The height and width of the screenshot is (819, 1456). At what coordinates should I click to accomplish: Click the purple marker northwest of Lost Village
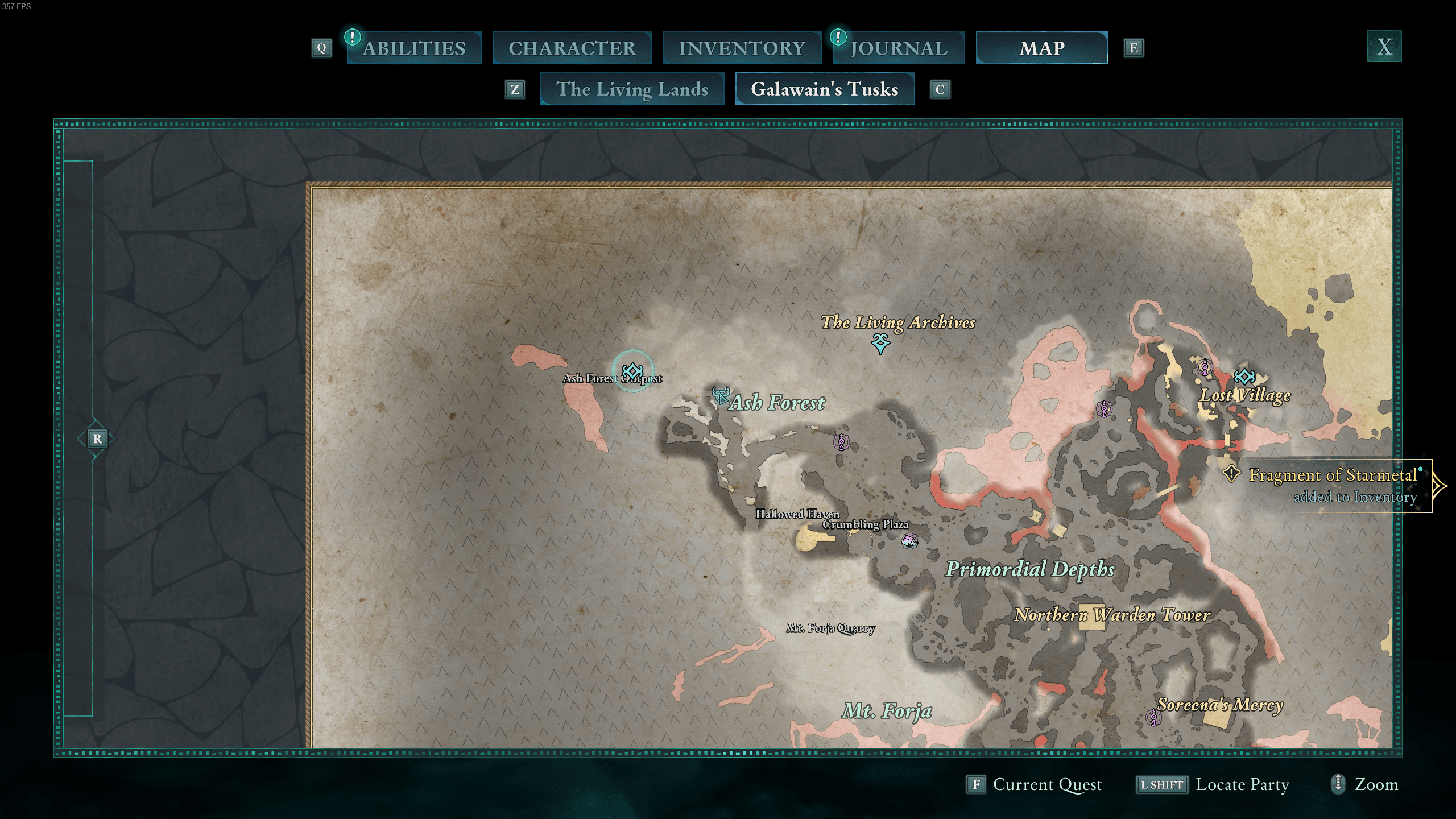[1205, 368]
